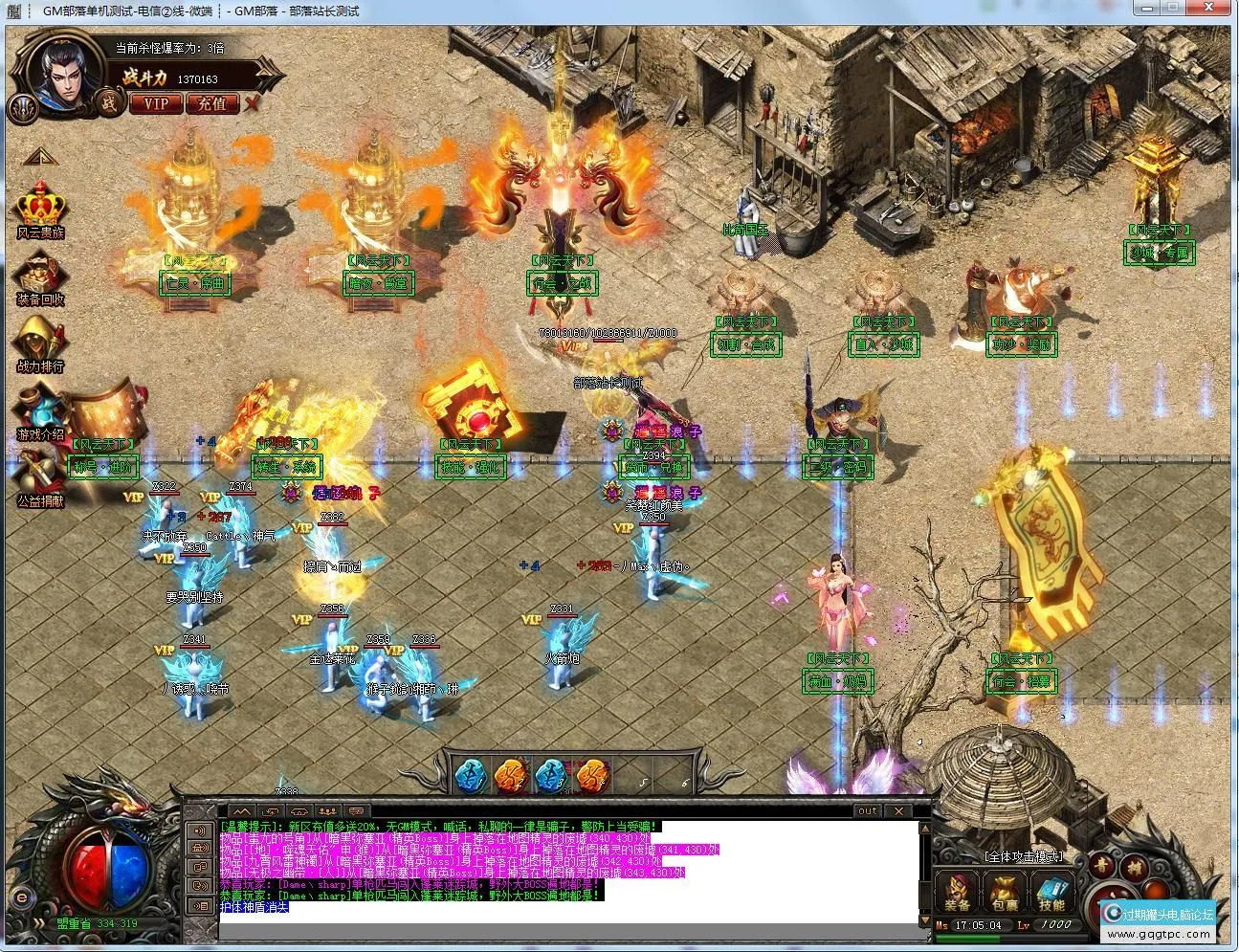Pop out the chat using the out button
The image size is (1239, 952).
(x=866, y=810)
